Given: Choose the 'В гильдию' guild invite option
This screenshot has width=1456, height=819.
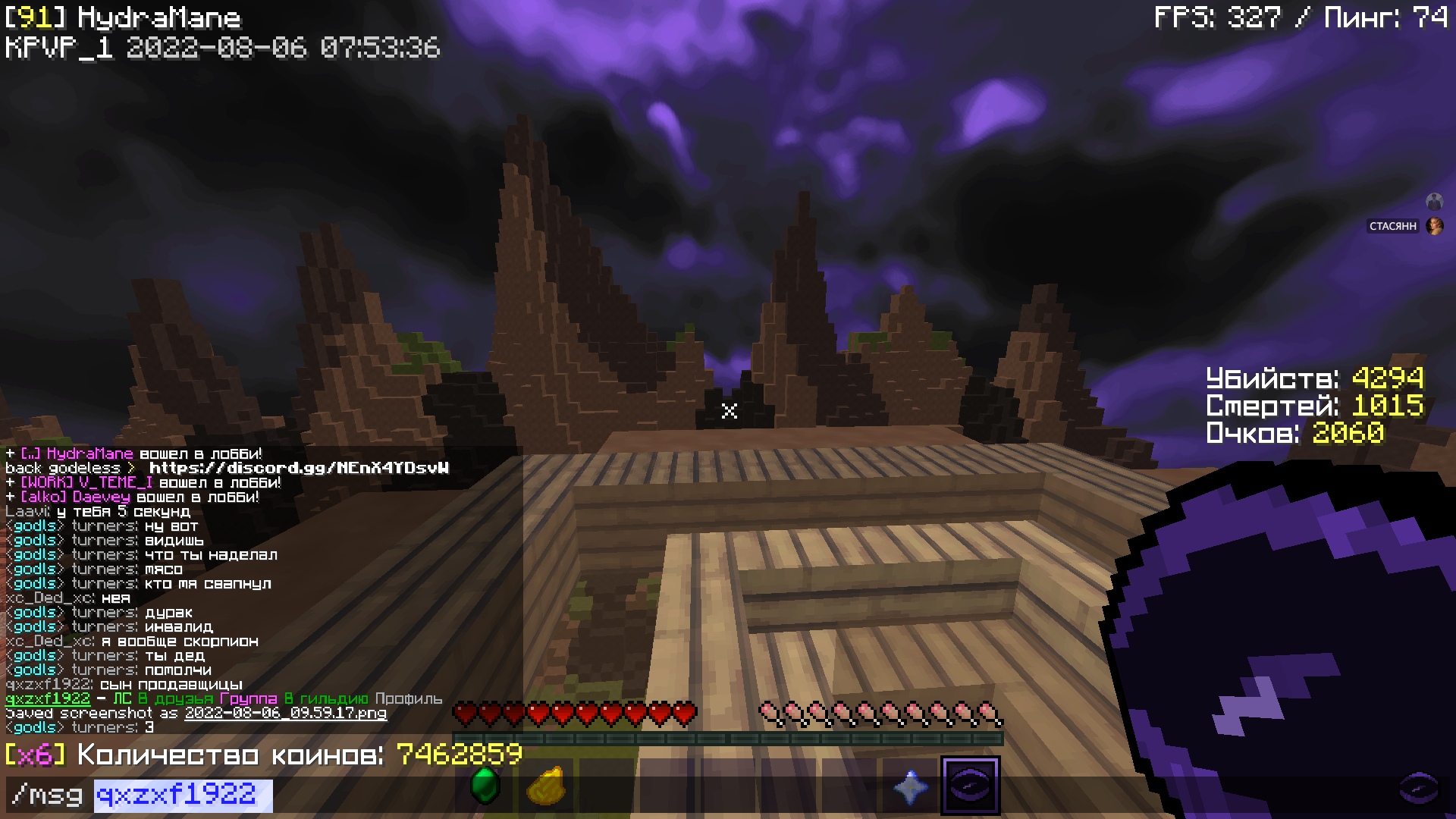Looking at the screenshot, I should click(326, 698).
